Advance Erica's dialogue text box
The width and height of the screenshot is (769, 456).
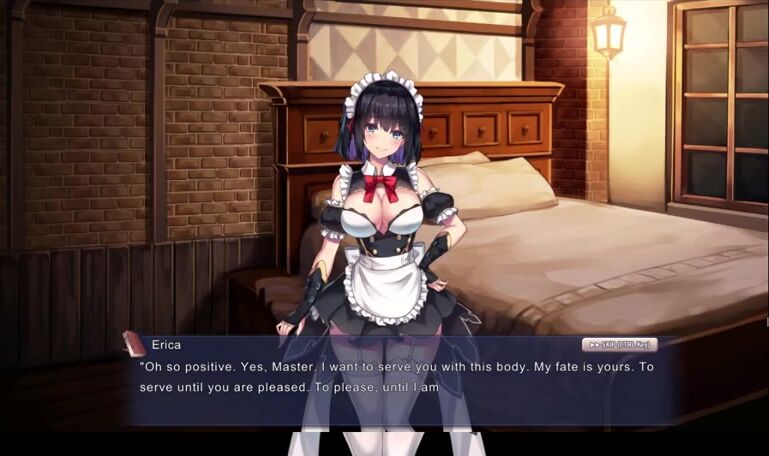[400, 385]
